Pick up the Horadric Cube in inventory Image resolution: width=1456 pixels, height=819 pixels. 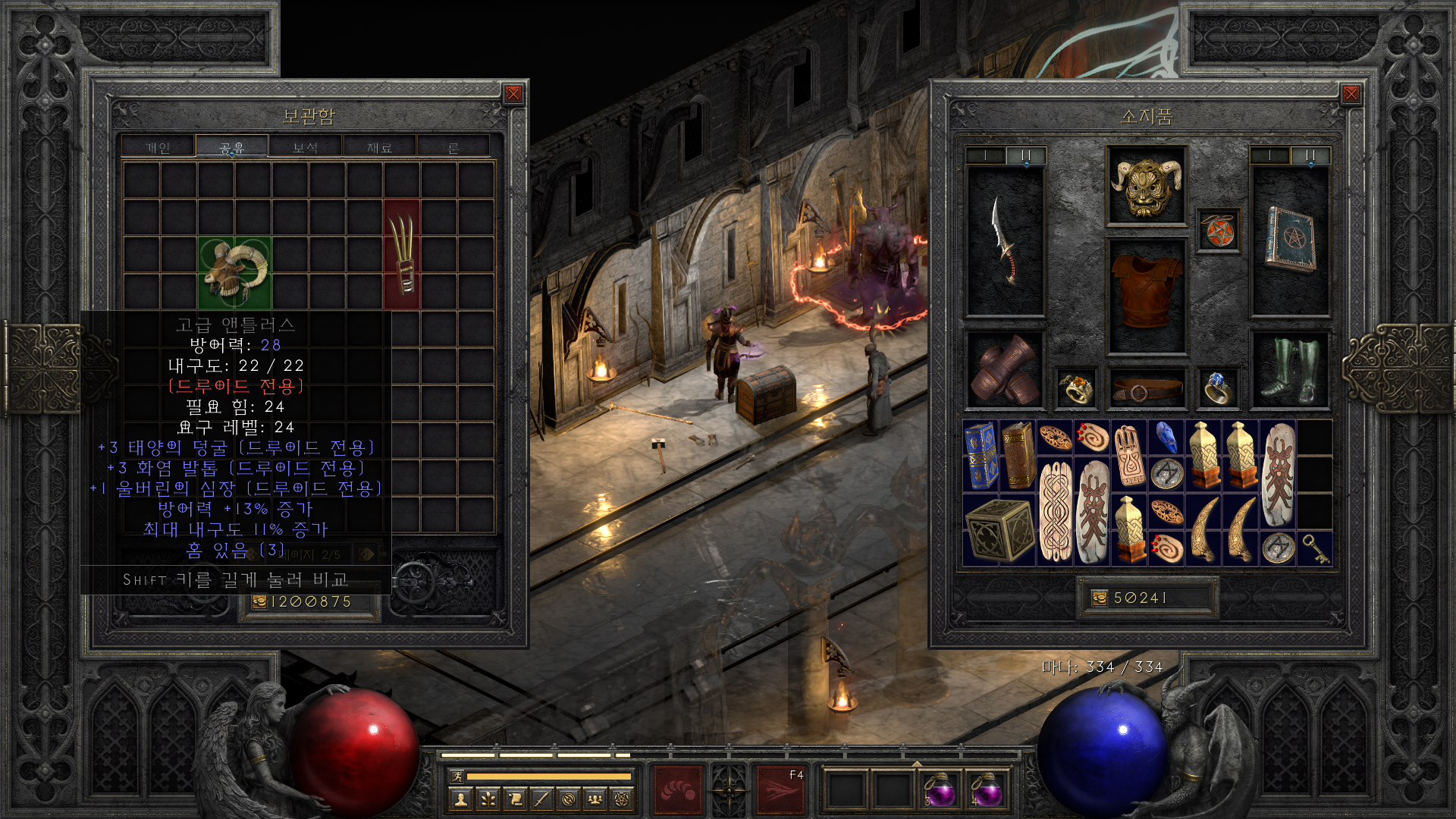pos(999,530)
